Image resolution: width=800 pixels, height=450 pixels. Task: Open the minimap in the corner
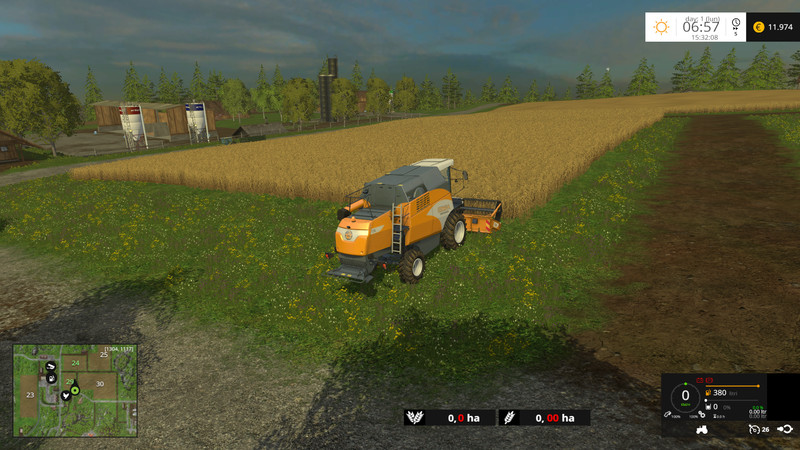[74, 390]
